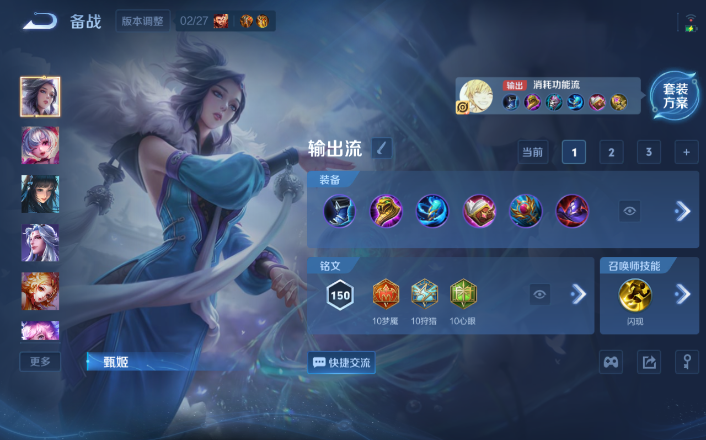
Task: Toggle the equipment row eye icon
Action: click(x=629, y=211)
